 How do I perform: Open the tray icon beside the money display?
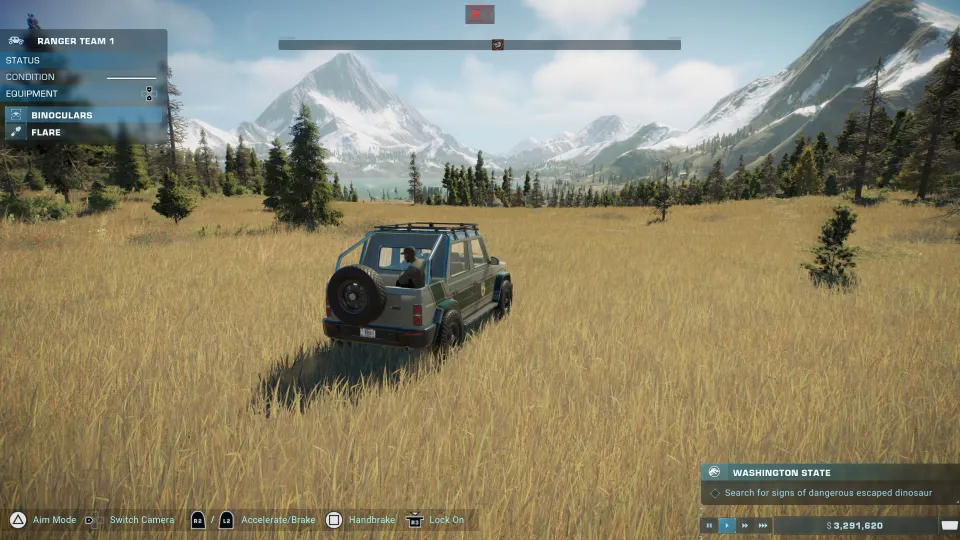(949, 525)
